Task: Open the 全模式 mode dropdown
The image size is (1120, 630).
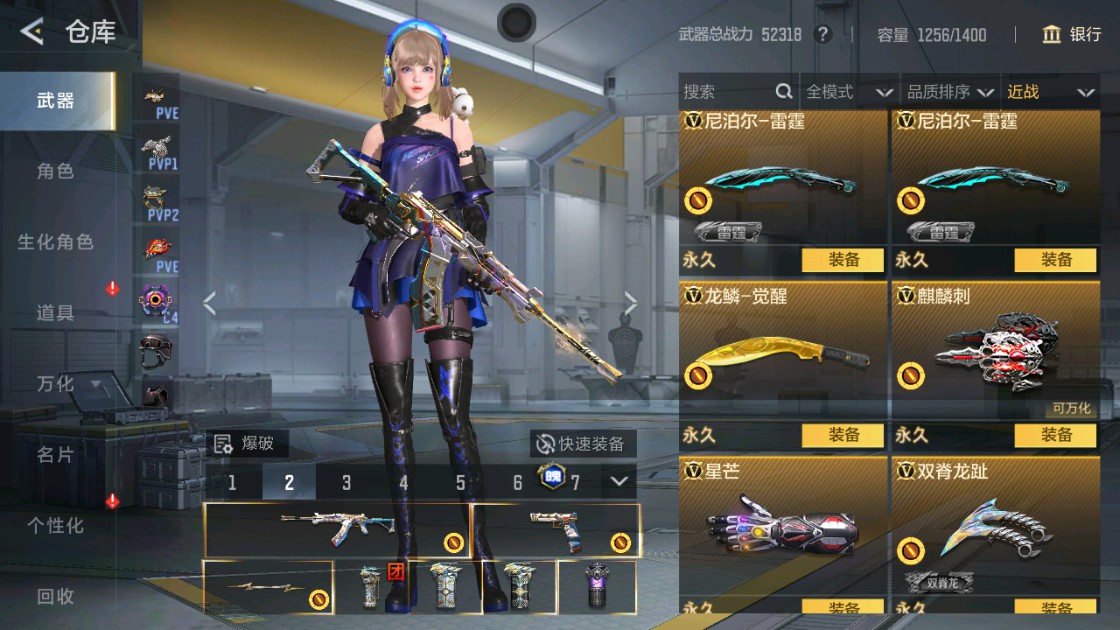Action: [848, 92]
